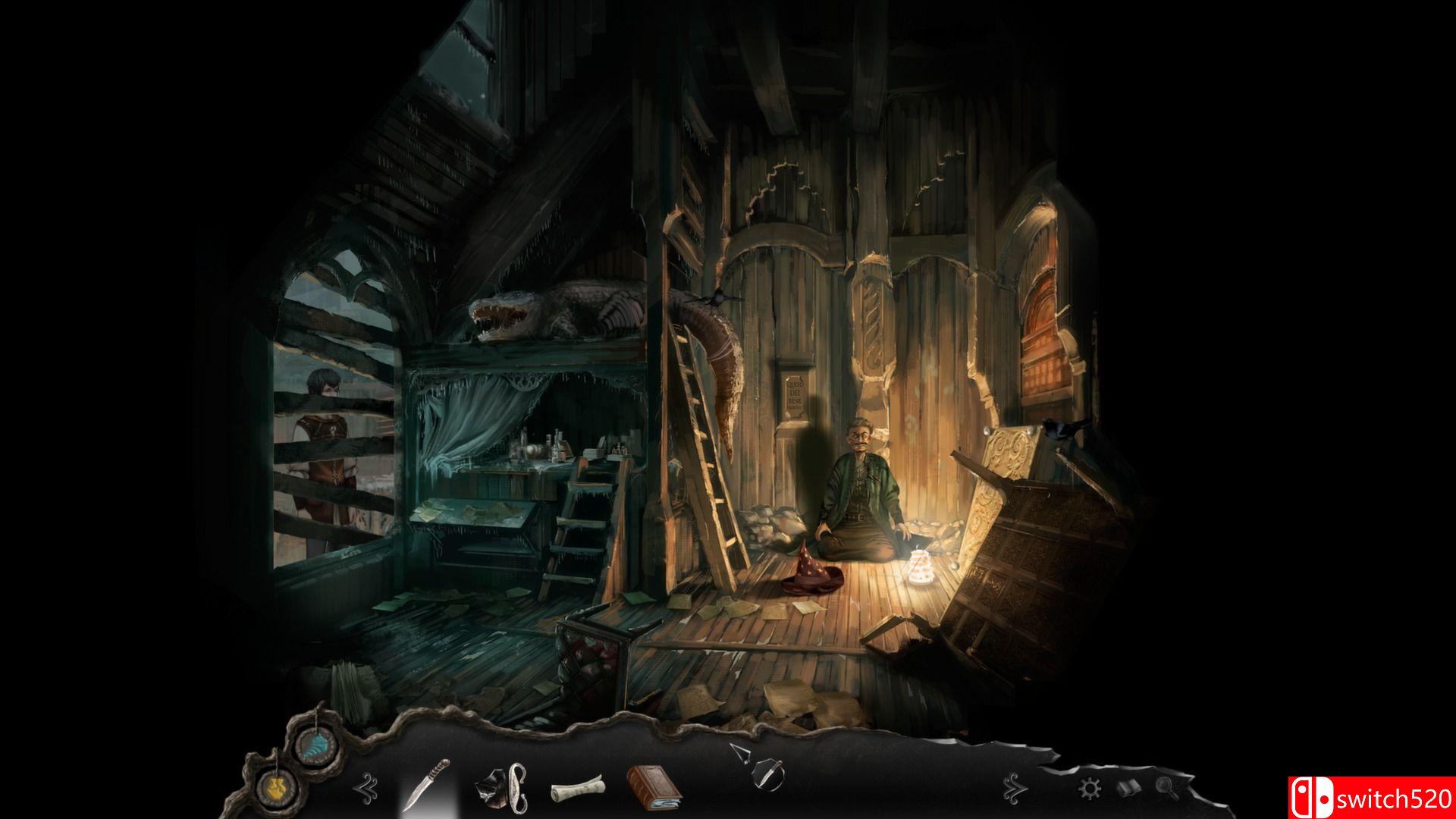Viewport: 1456px width, 819px height.
Task: Open the settings gear menu
Action: point(1090,787)
